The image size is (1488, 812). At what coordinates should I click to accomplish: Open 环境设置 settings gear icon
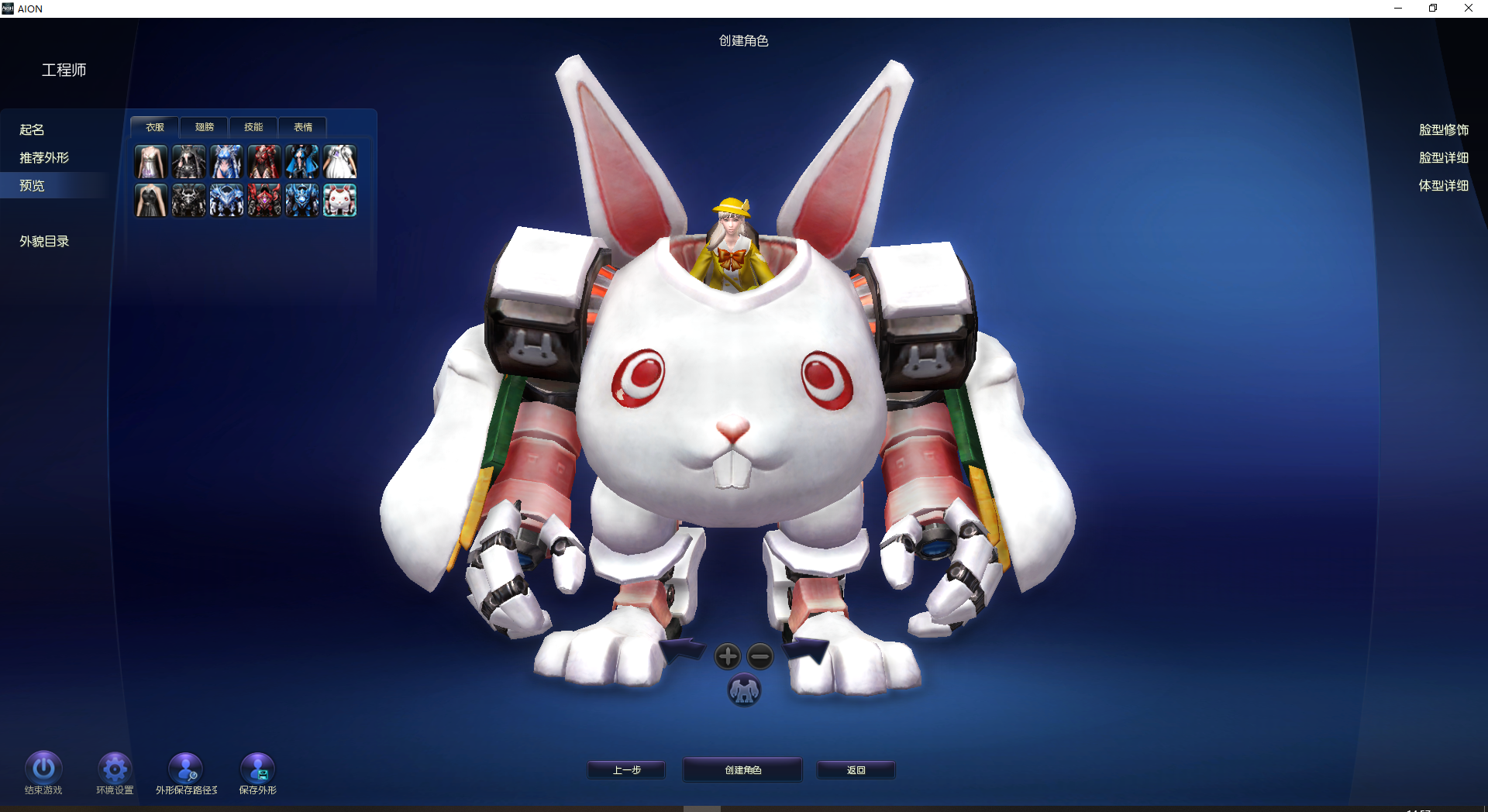pyautogui.click(x=115, y=768)
